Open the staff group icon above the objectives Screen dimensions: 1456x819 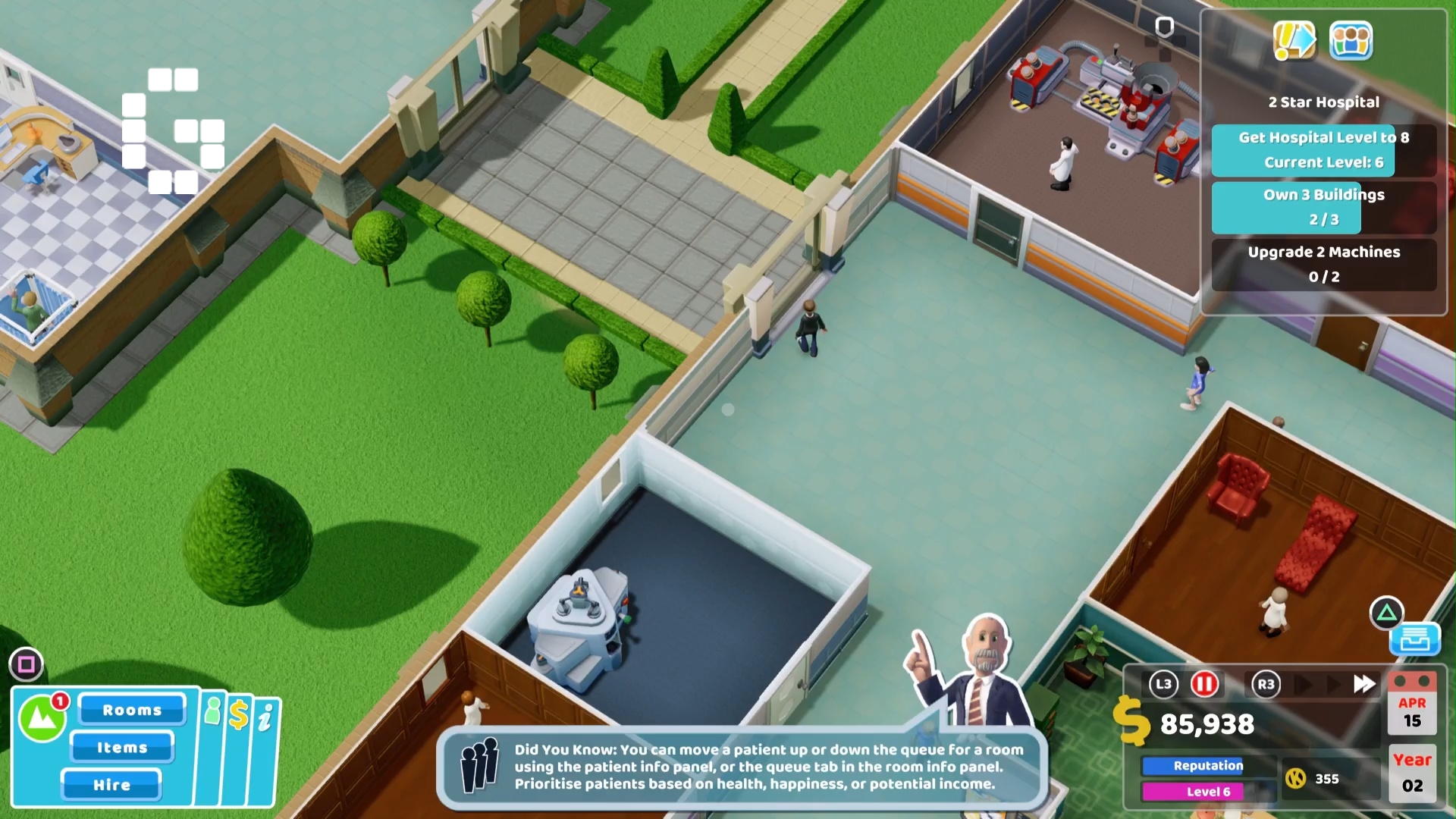[1352, 42]
